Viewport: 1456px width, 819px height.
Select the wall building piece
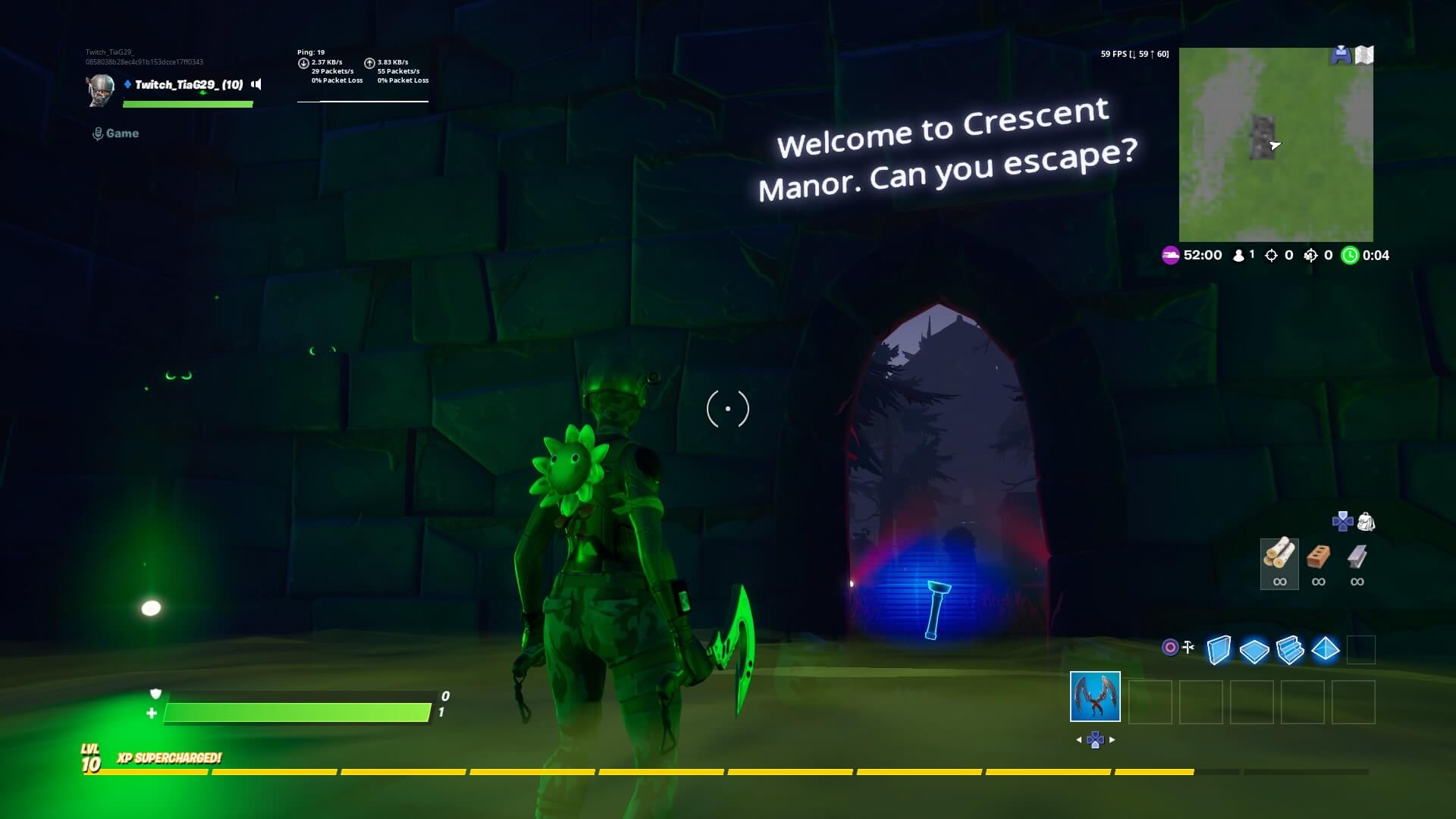1219,648
